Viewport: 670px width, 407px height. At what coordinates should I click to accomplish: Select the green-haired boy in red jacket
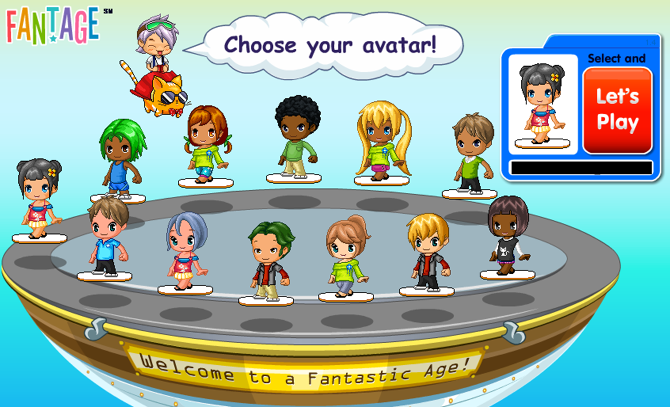[x=267, y=260]
